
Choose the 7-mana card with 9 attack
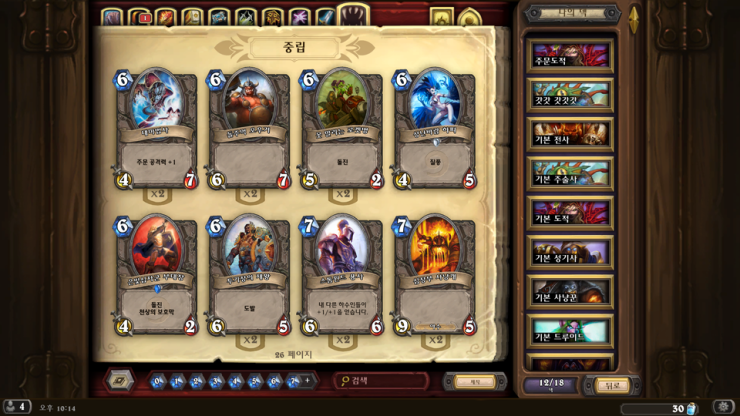[435, 275]
